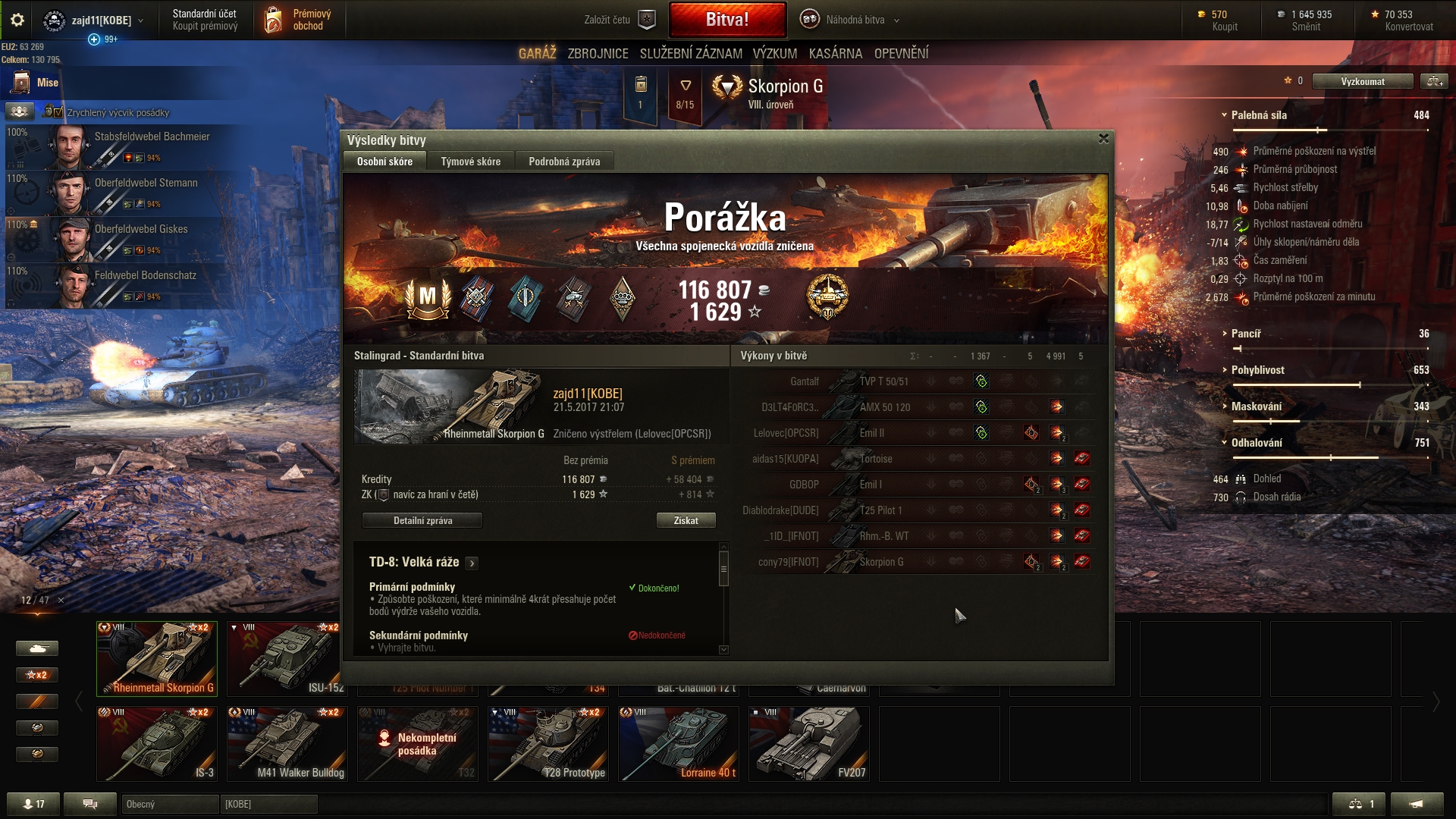Start a battle with the Bitva! button
This screenshot has height=819, width=1456.
tap(727, 20)
